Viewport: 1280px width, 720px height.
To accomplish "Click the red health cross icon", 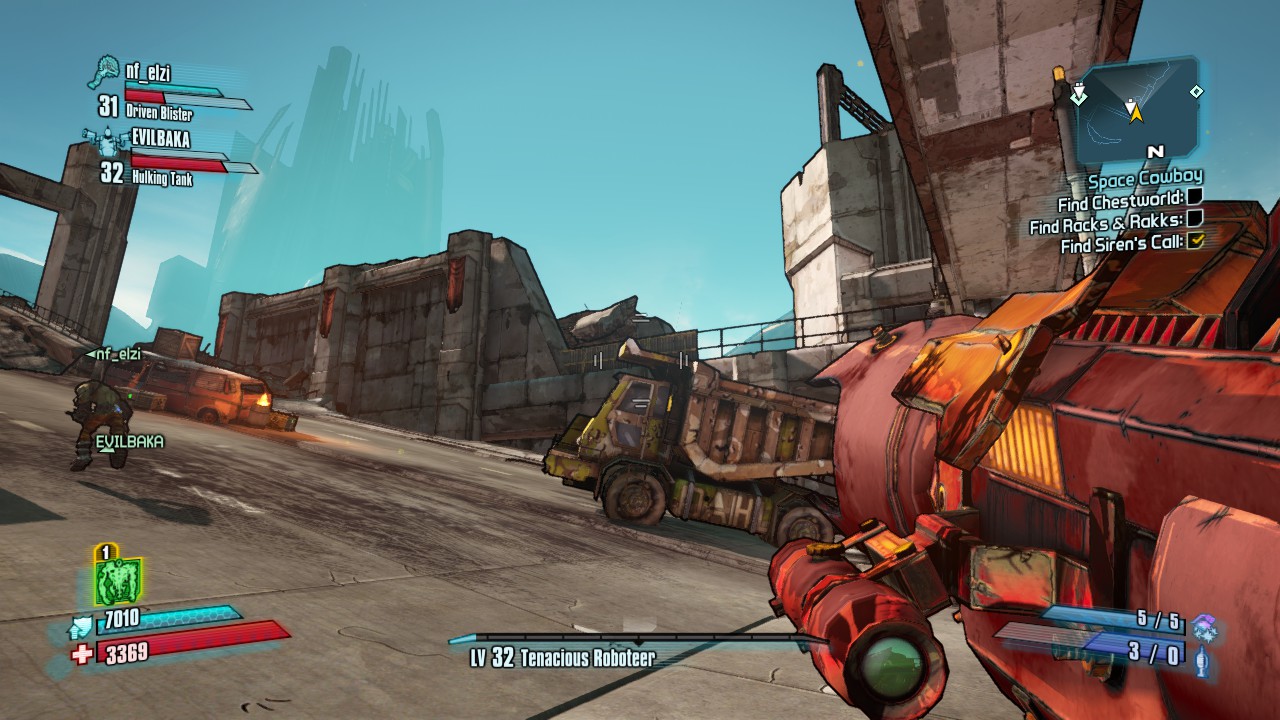I will tap(82, 654).
